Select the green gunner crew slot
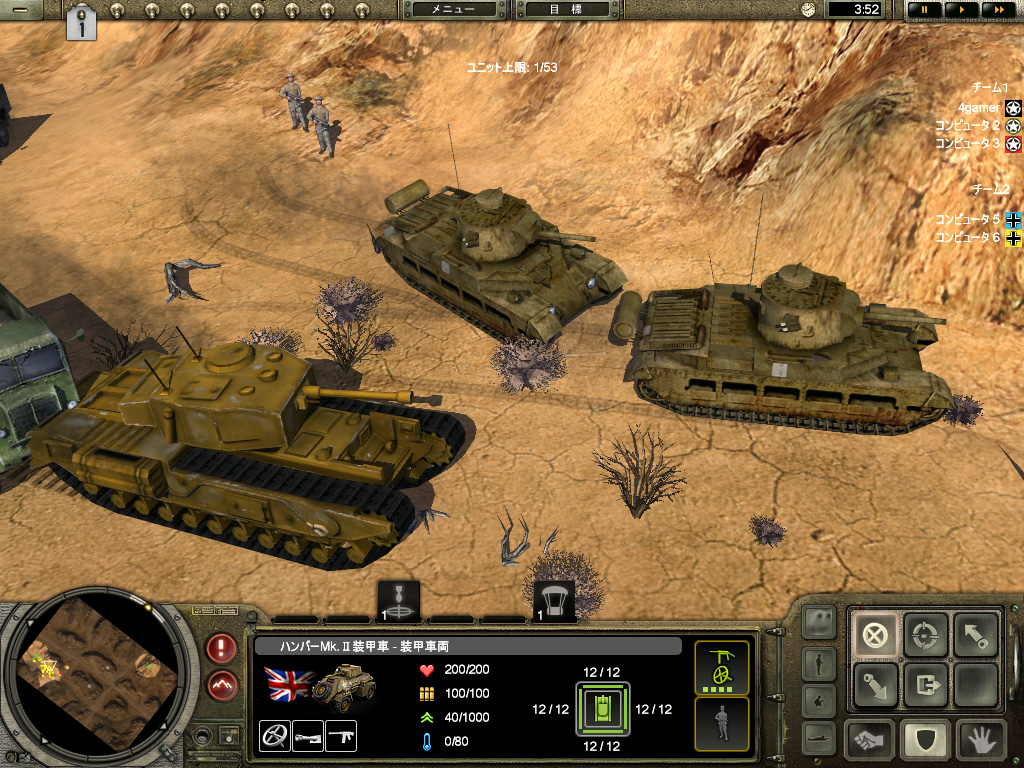Screen dimensions: 1024x768 click(x=721, y=667)
